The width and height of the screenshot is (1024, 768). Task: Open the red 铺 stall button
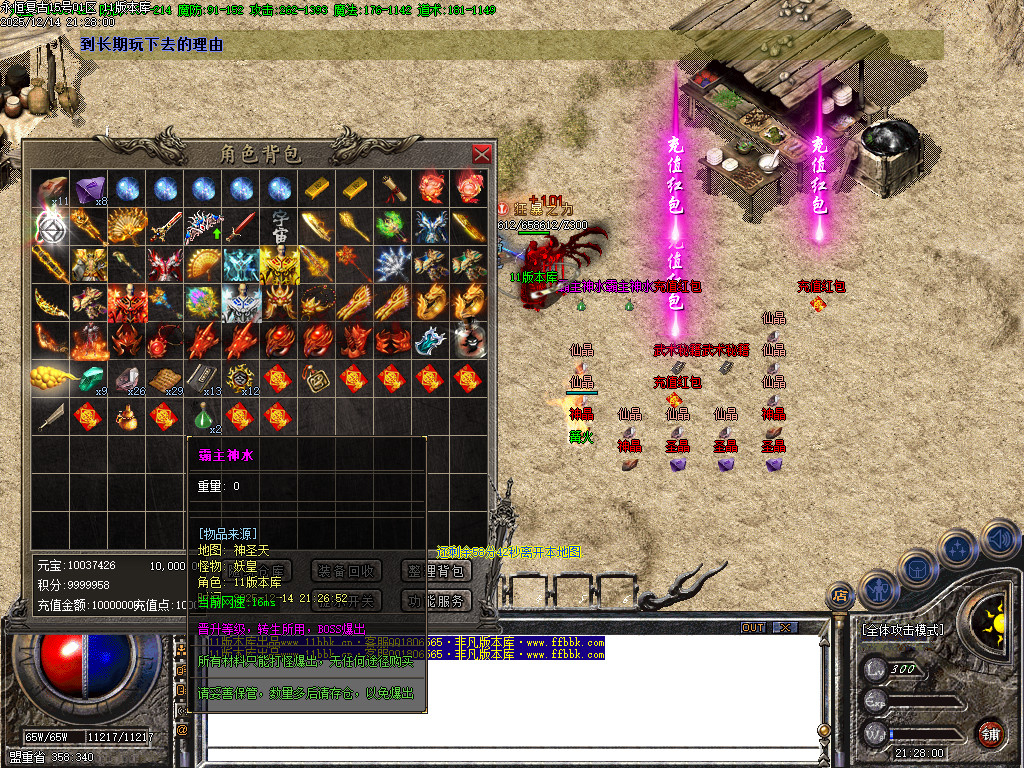tap(989, 732)
